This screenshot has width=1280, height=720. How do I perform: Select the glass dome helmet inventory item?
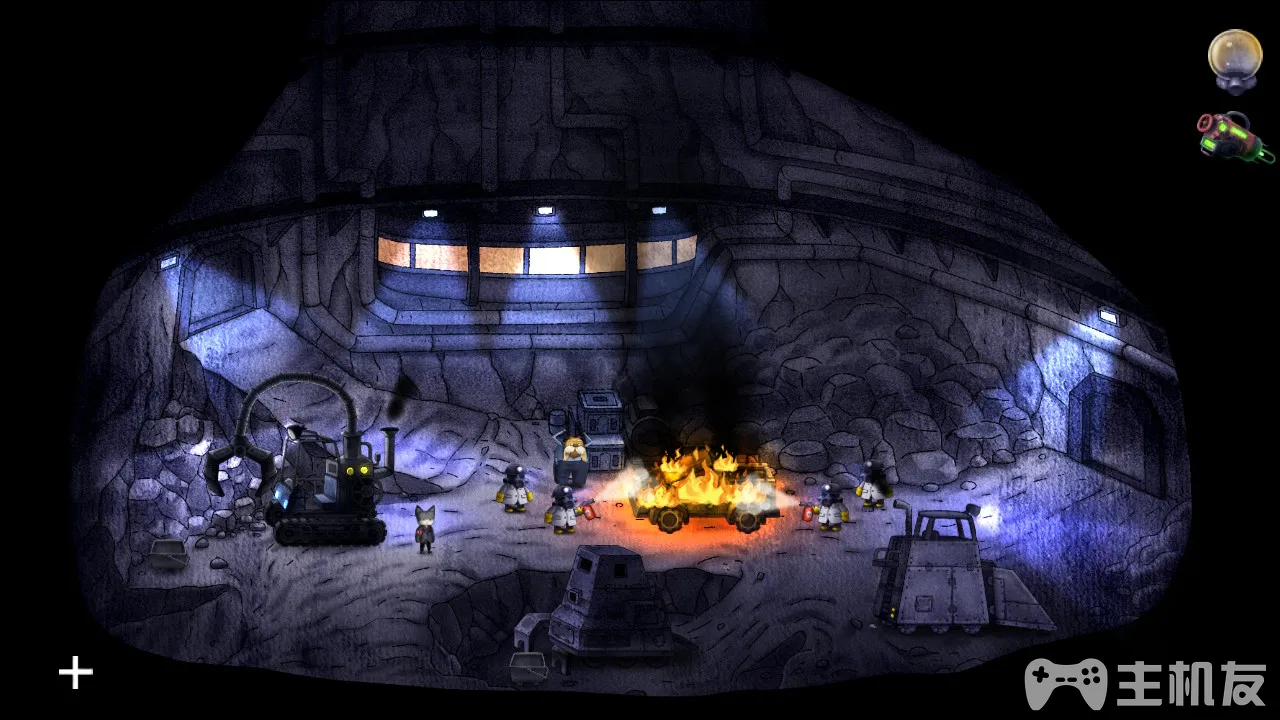[1234, 58]
